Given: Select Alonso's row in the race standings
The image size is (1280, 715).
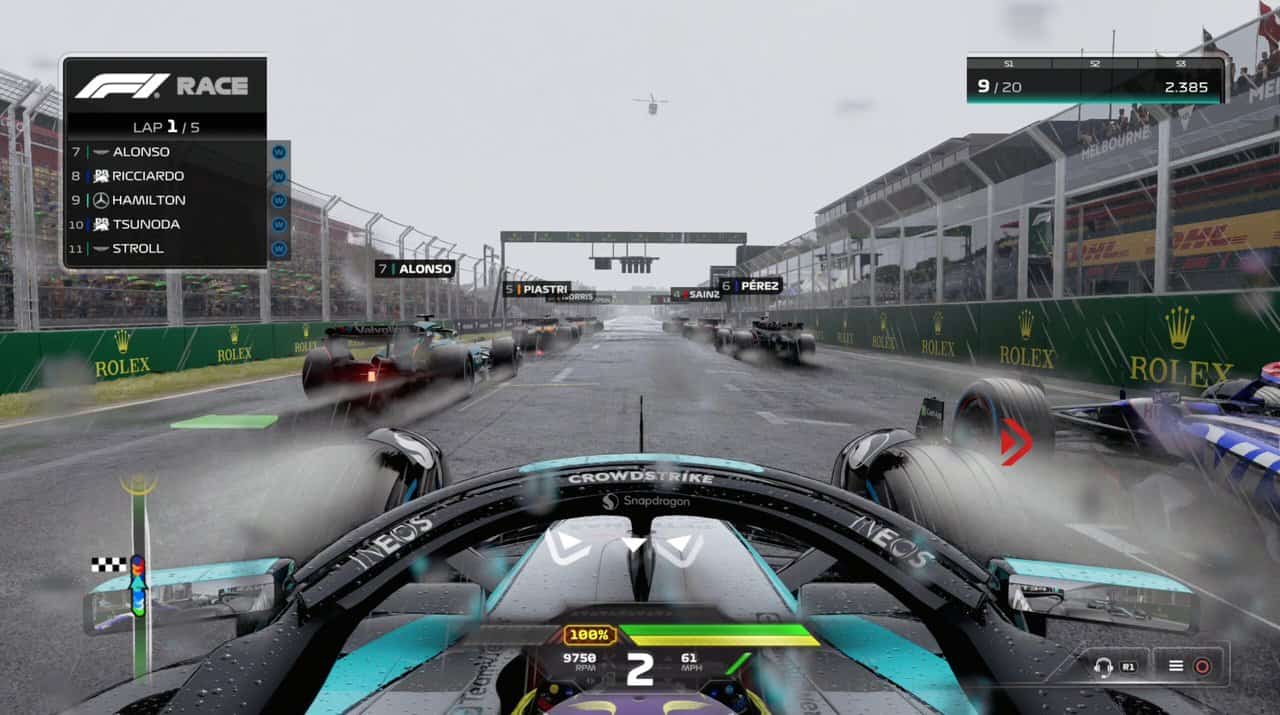Looking at the screenshot, I should point(165,152).
